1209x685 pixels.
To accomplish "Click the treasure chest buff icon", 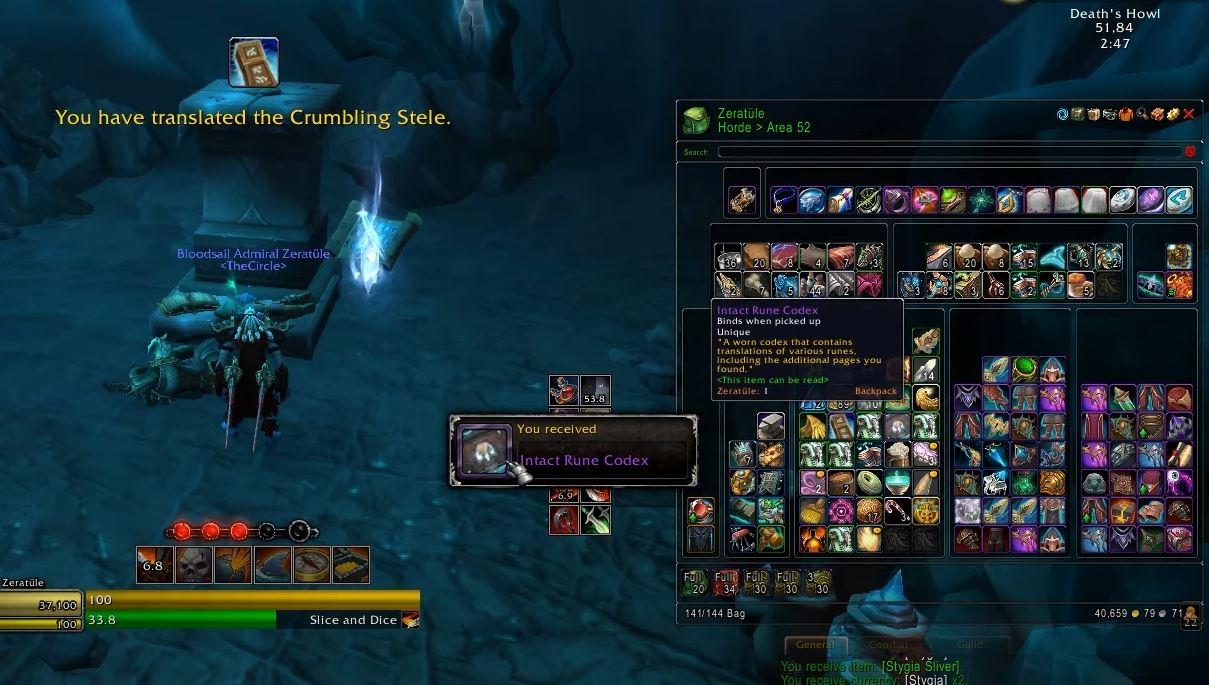I will point(351,565).
